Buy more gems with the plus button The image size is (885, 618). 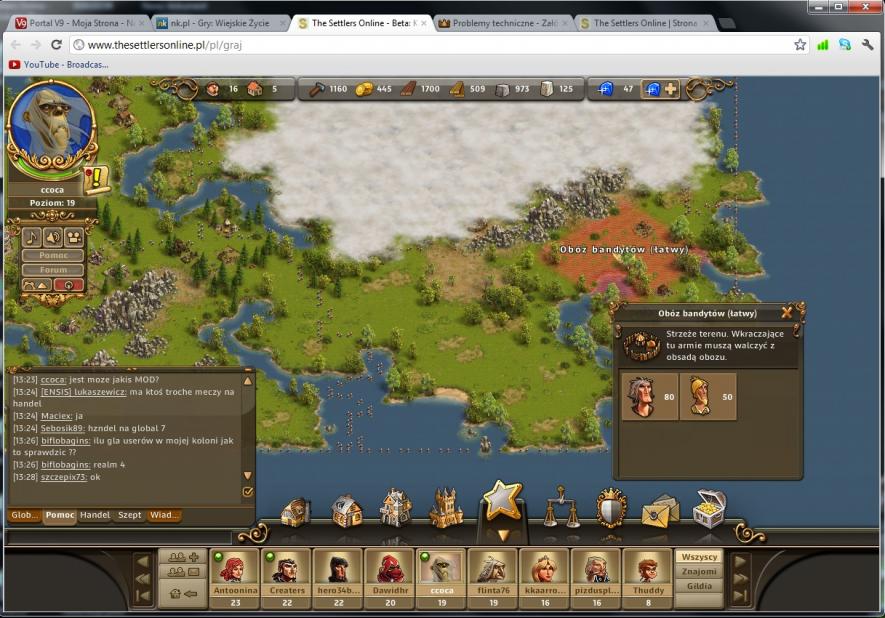coord(670,89)
